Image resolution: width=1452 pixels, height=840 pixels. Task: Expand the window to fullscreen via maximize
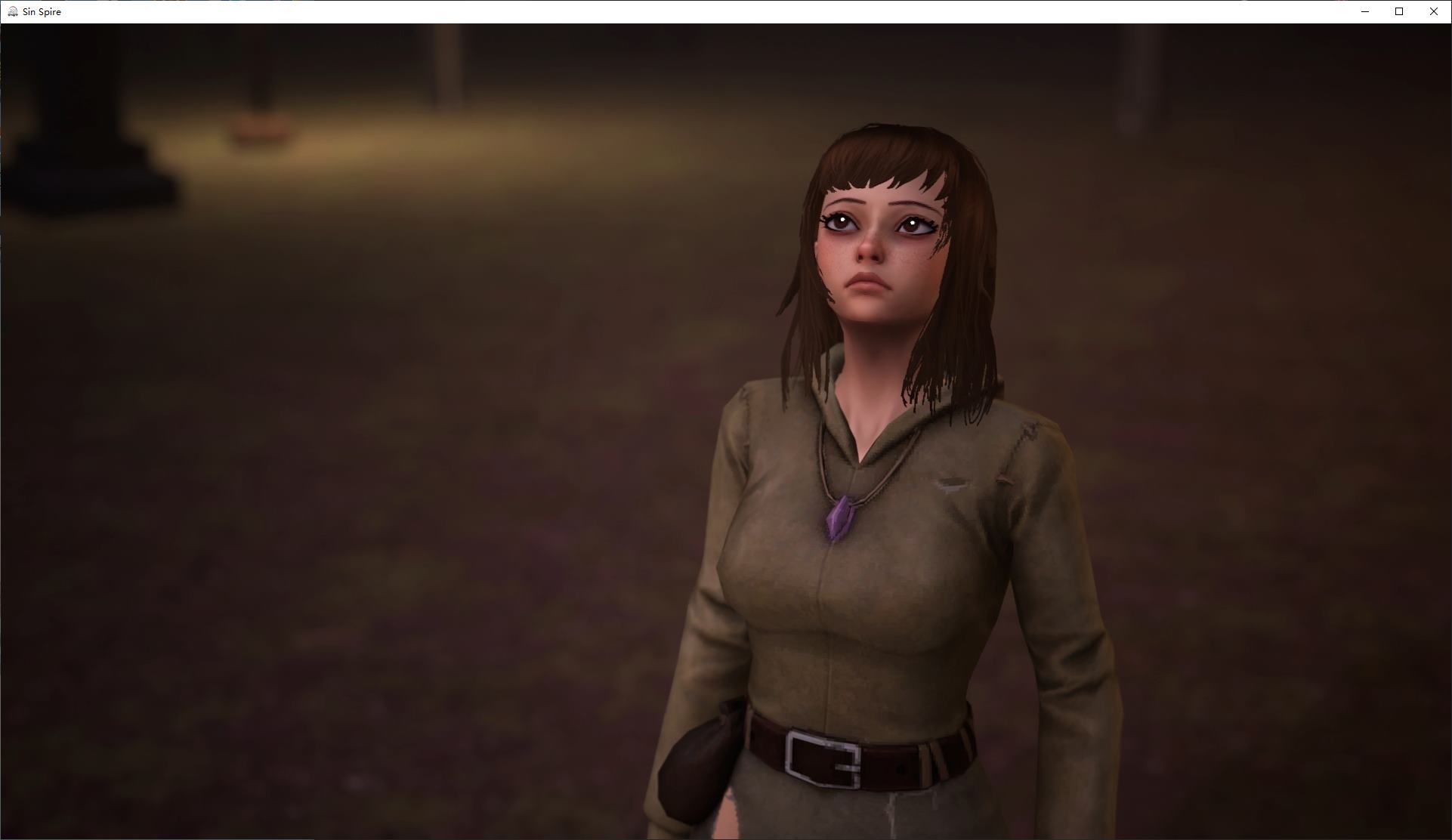pyautogui.click(x=1398, y=11)
